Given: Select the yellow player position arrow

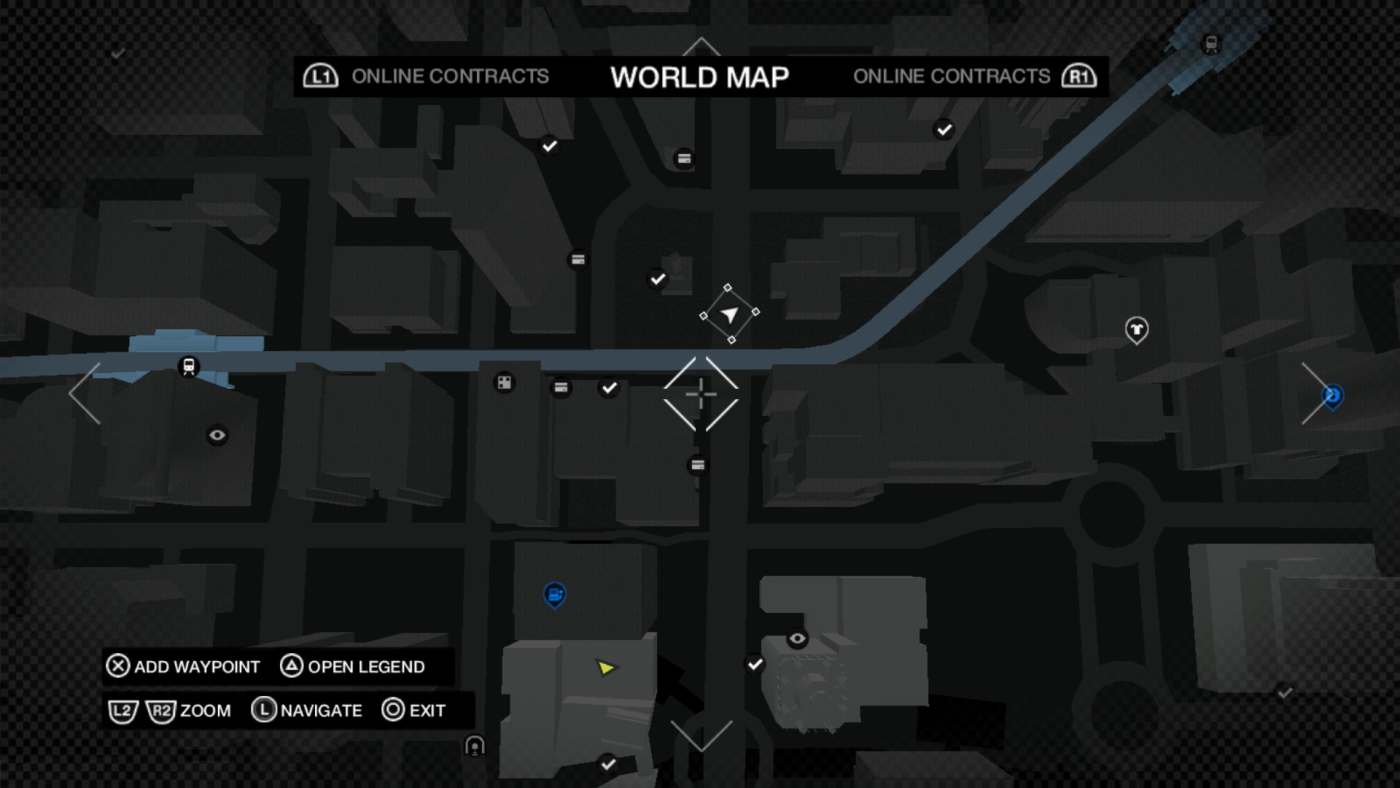Looking at the screenshot, I should (607, 667).
